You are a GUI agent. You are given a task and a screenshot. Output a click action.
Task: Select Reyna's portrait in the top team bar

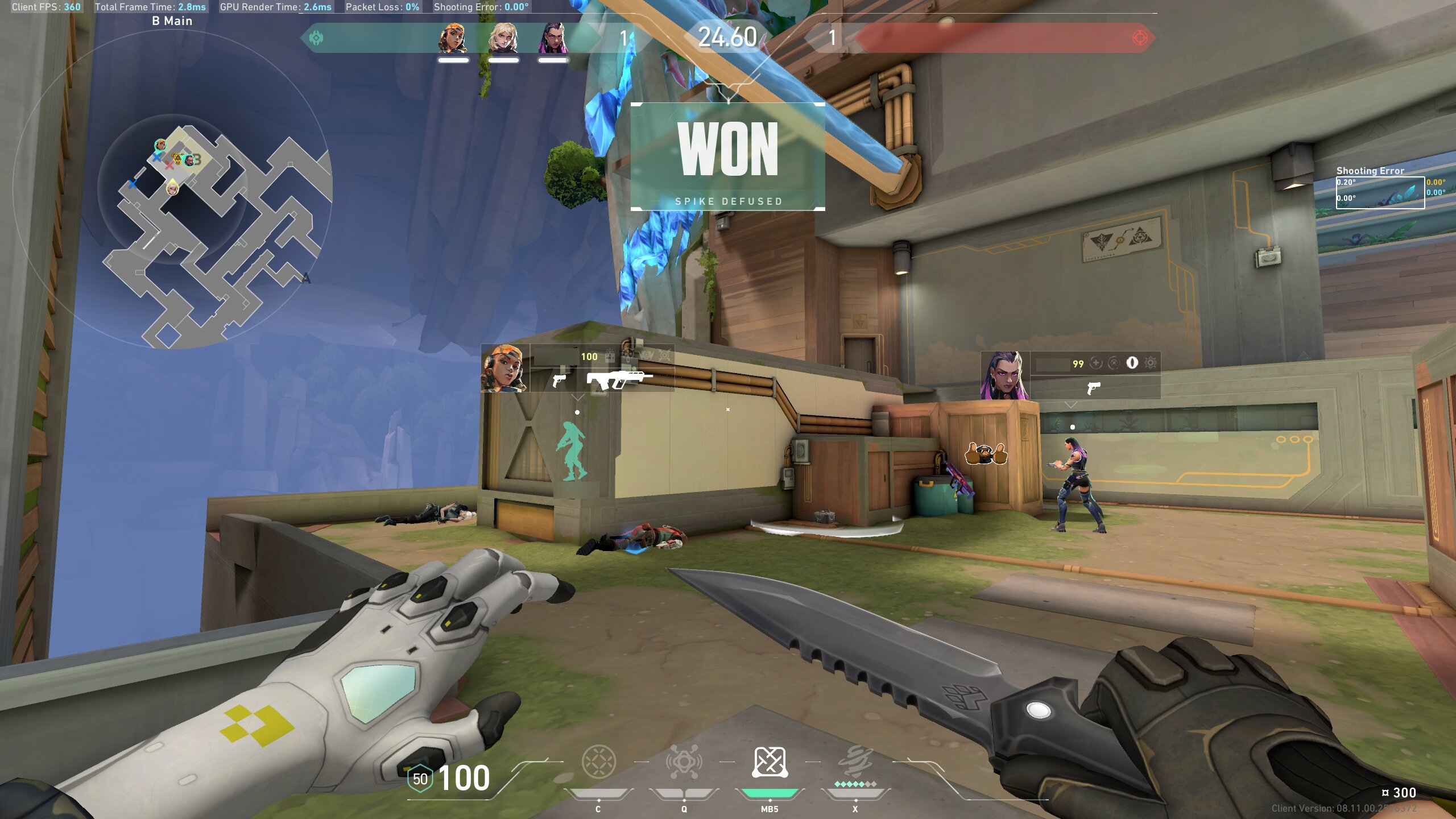[553, 38]
